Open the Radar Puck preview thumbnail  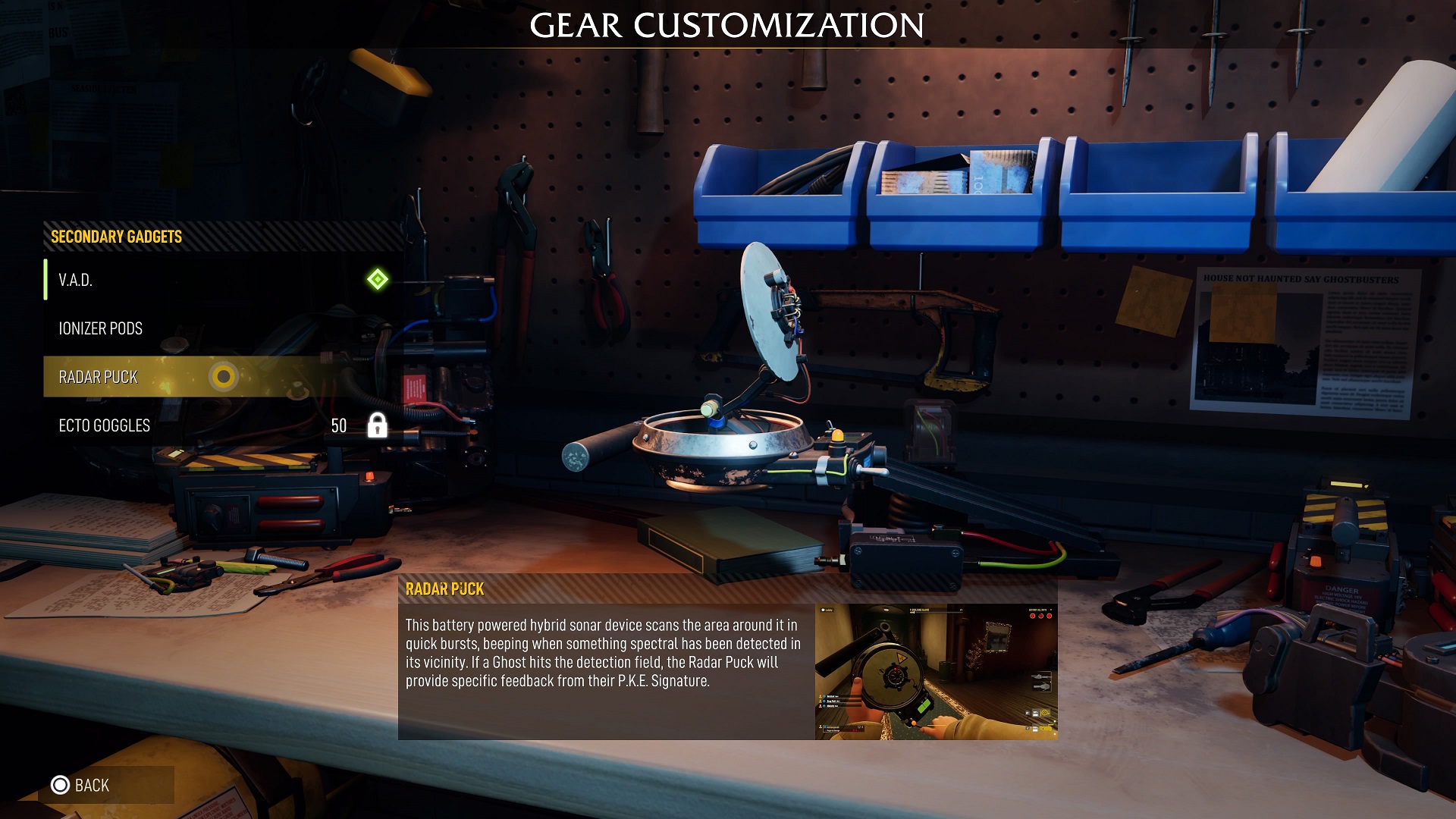coord(936,671)
